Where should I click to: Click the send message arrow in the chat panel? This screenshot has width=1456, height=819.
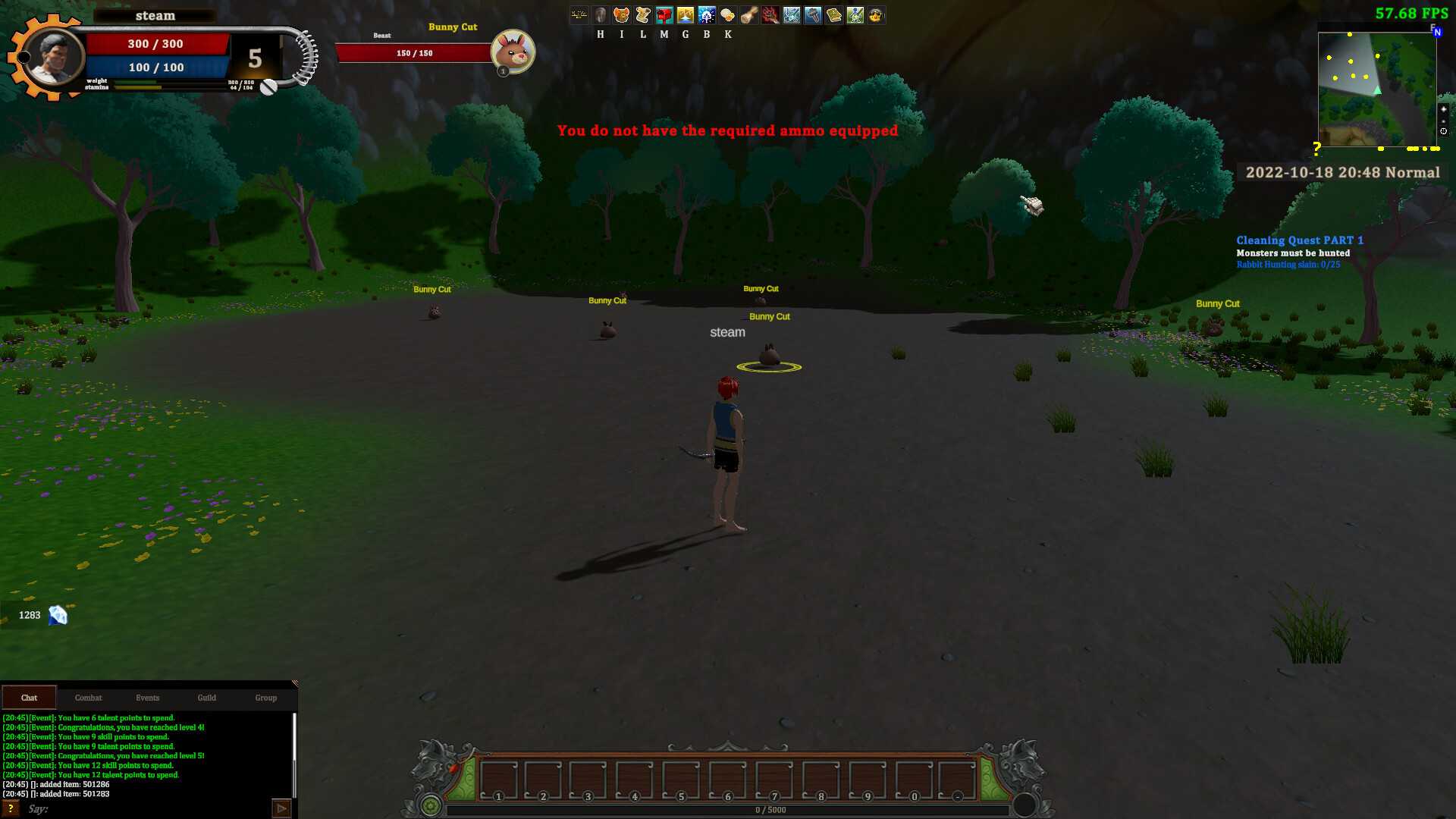pos(281,808)
